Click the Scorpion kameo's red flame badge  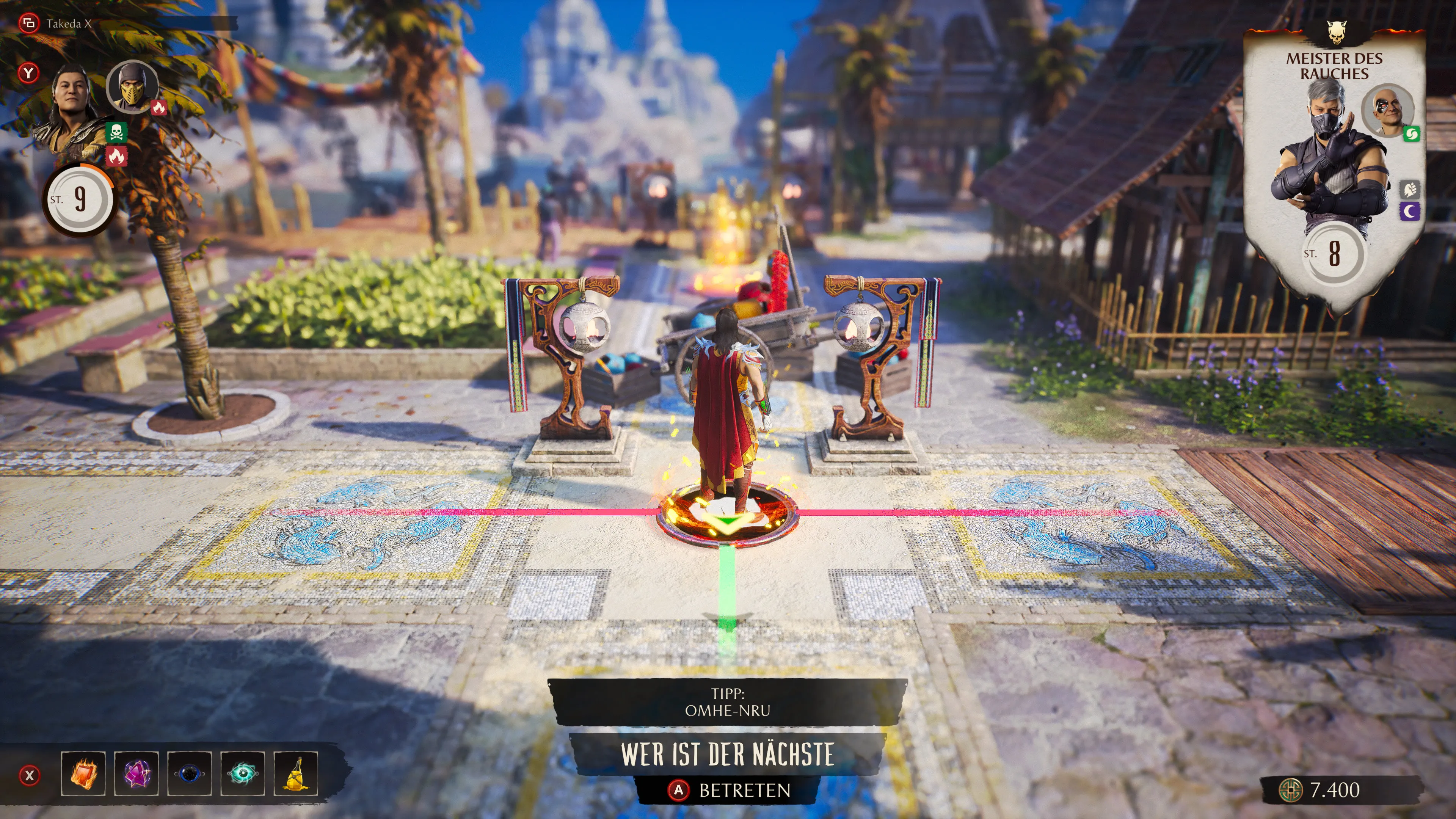[159, 107]
